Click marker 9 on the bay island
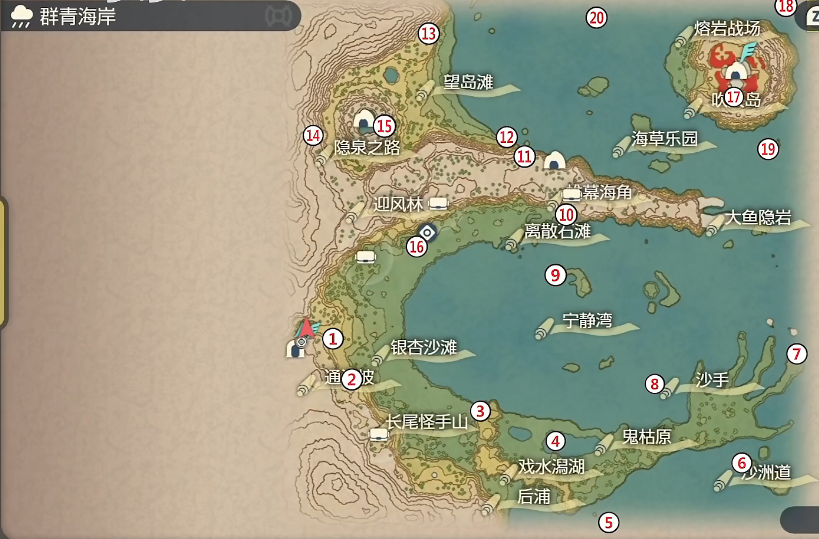 (555, 275)
